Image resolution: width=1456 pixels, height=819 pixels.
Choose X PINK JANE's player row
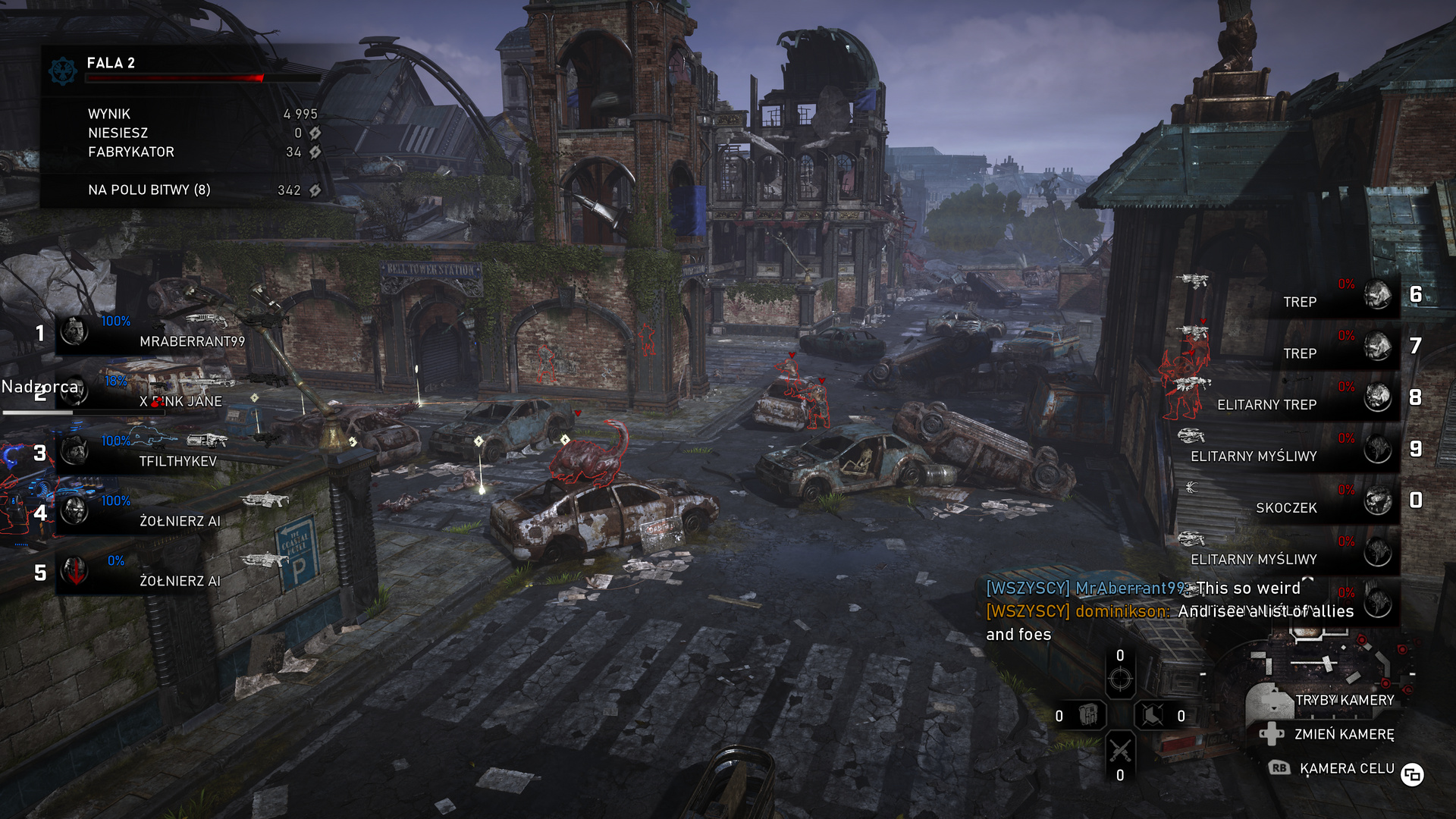click(x=152, y=393)
